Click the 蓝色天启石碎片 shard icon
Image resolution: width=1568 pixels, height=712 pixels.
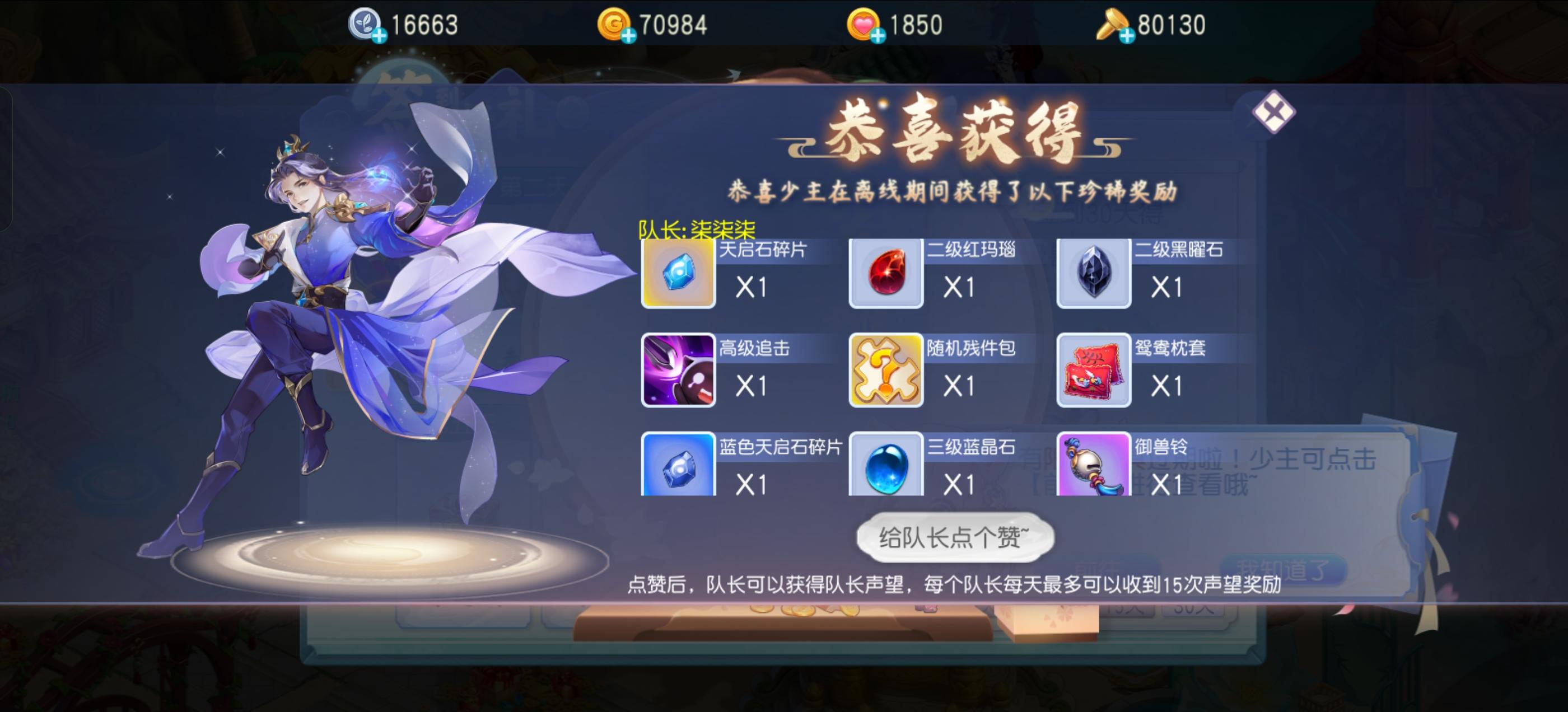coord(678,468)
